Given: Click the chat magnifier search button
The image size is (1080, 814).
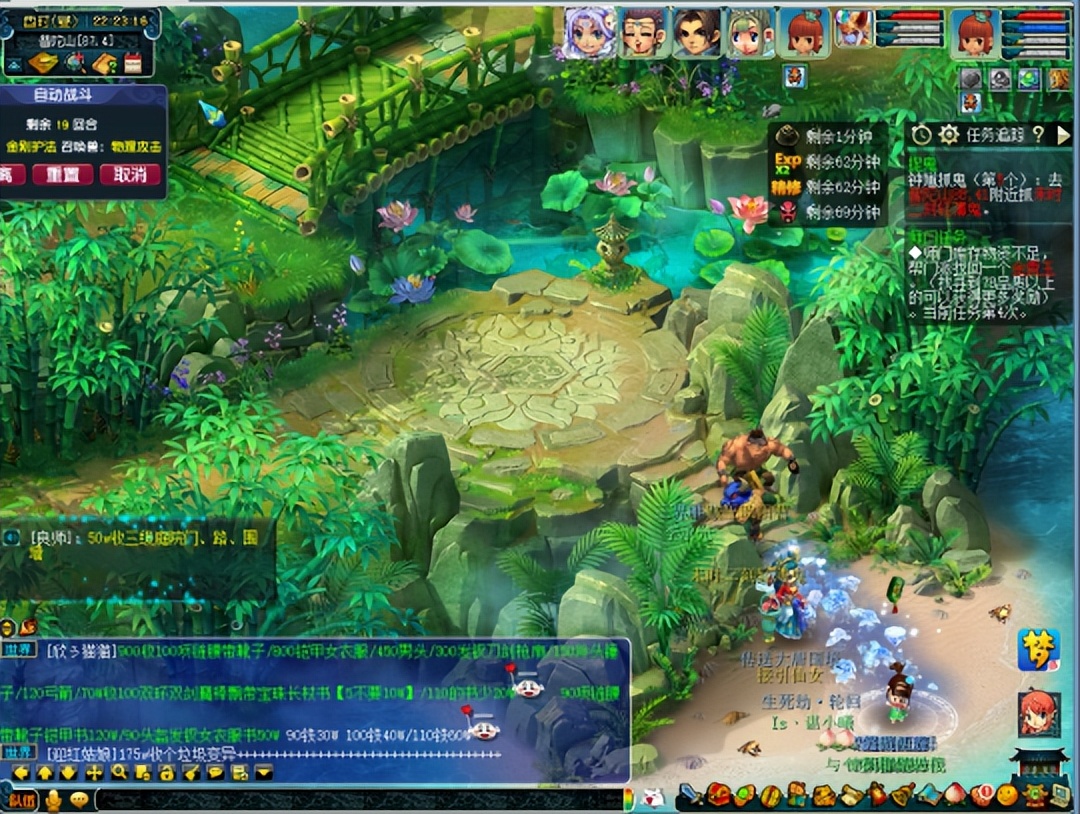Looking at the screenshot, I should pos(119,772).
